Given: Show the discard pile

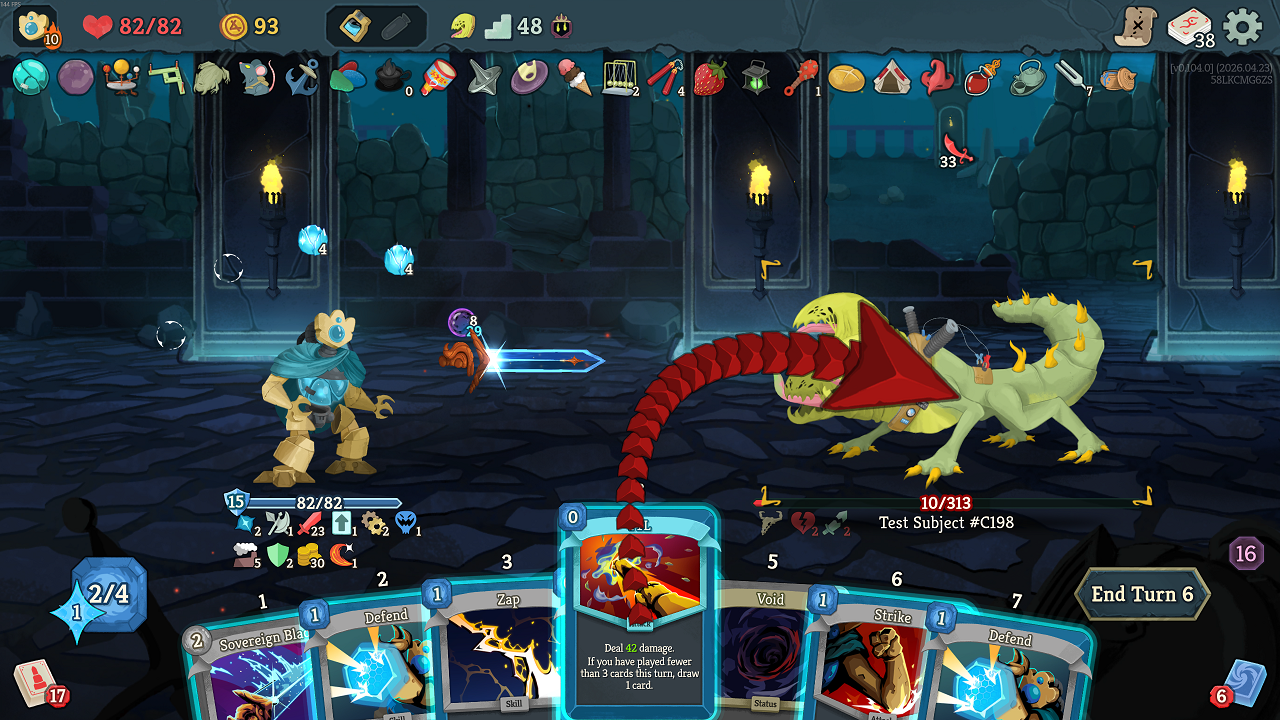Looking at the screenshot, I should tap(1243, 682).
